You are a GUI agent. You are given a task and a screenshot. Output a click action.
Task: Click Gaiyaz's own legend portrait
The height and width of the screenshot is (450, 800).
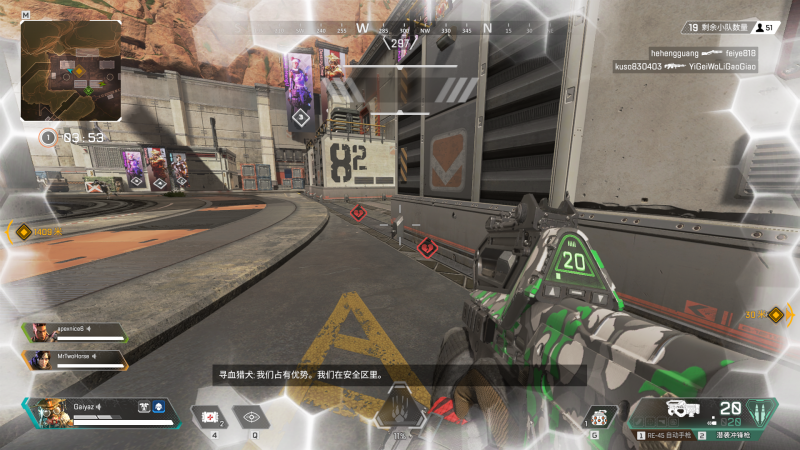pyautogui.click(x=48, y=412)
